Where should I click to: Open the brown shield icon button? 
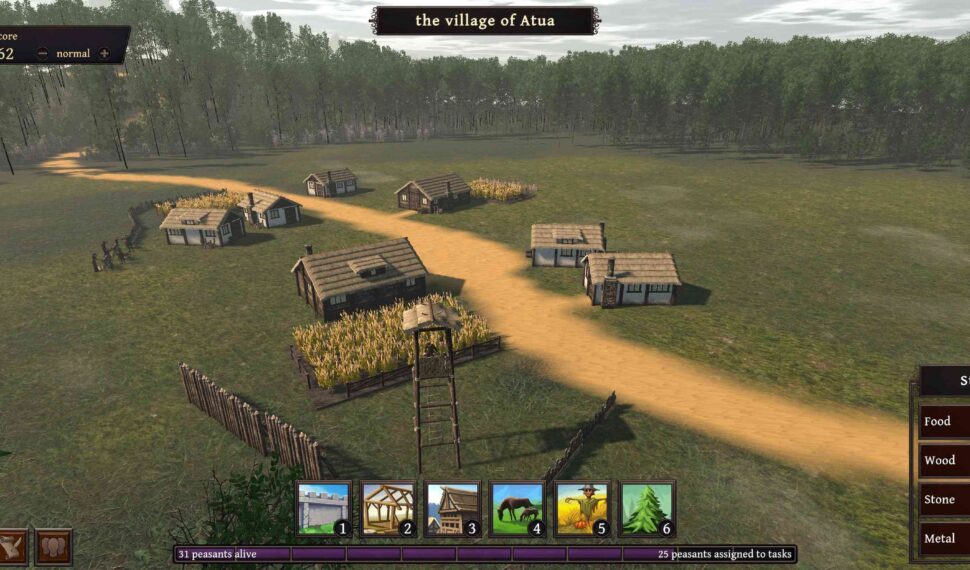point(53,547)
